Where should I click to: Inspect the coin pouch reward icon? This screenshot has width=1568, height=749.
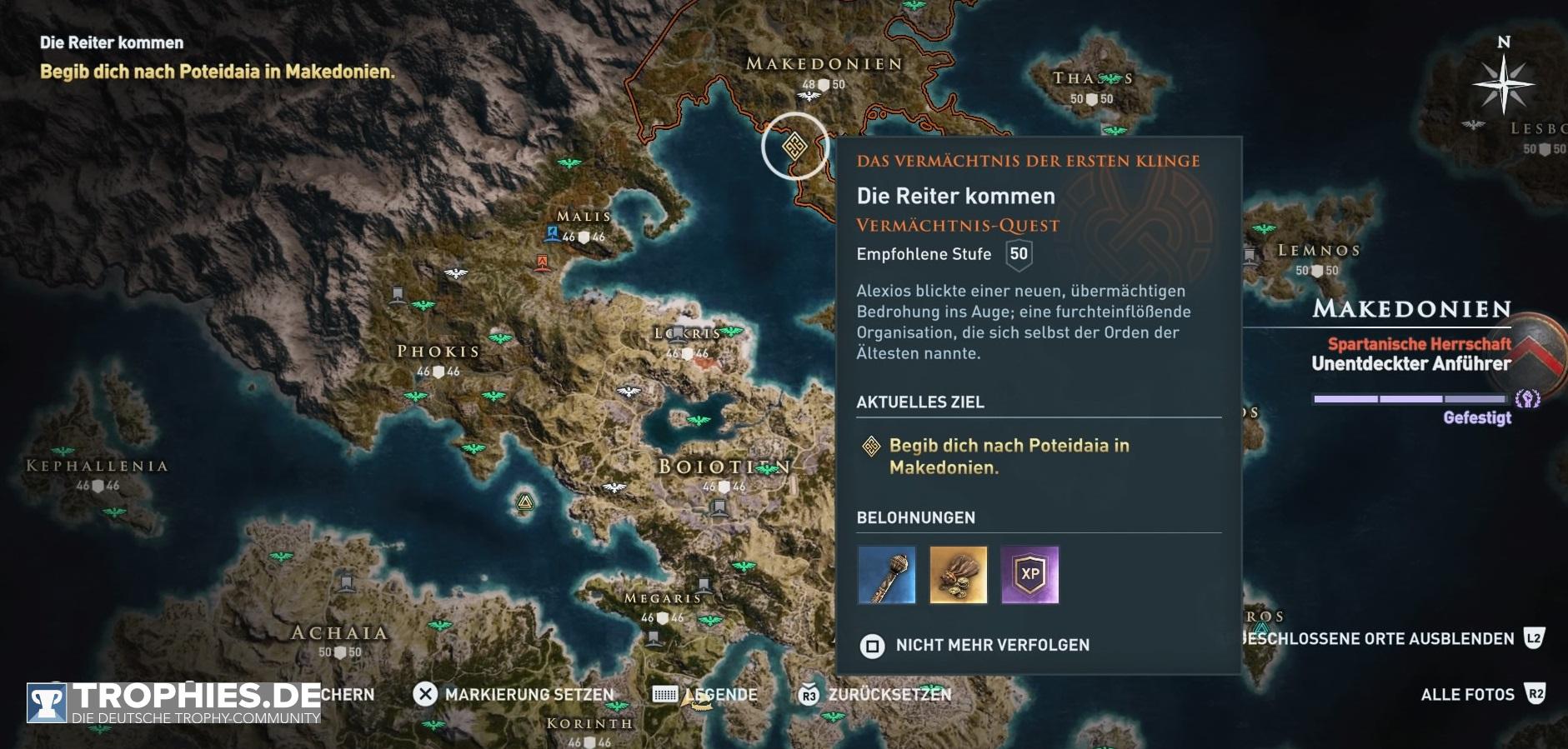click(x=959, y=574)
